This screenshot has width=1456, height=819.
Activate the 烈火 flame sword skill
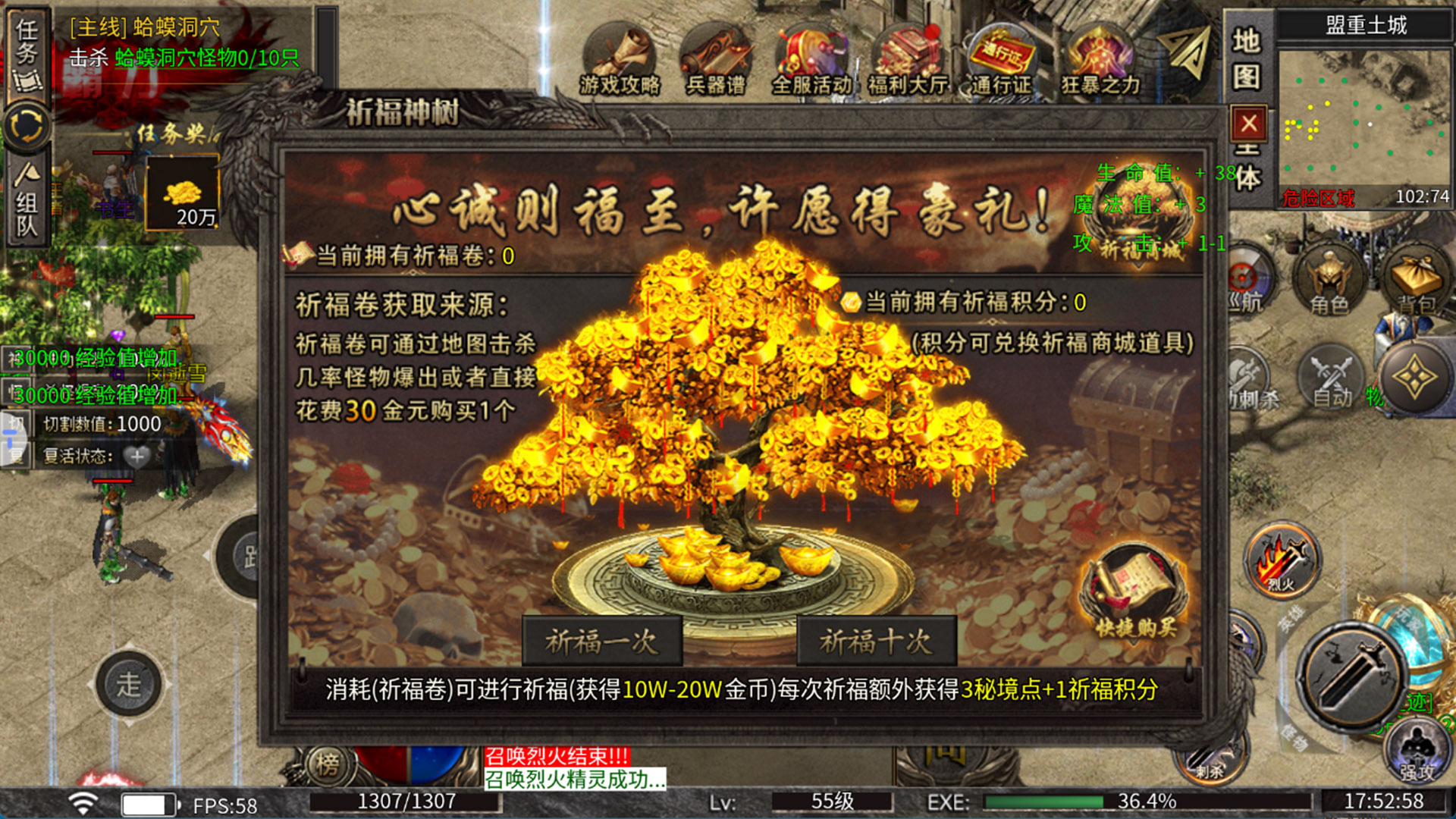click(1282, 561)
